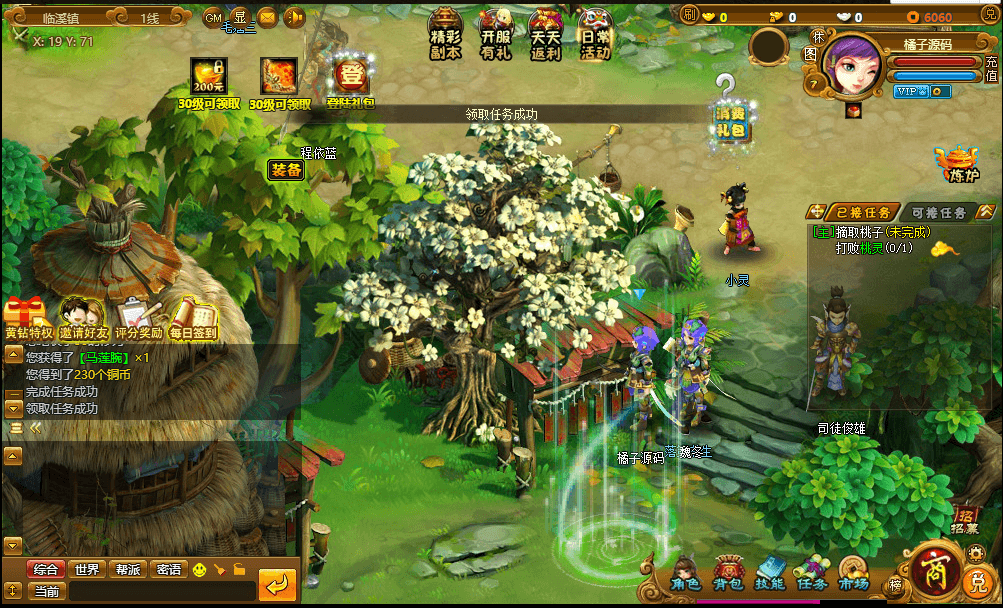Viewport: 1003px width, 608px height.
Task: Open the 角色 character panel
Action: tap(685, 575)
